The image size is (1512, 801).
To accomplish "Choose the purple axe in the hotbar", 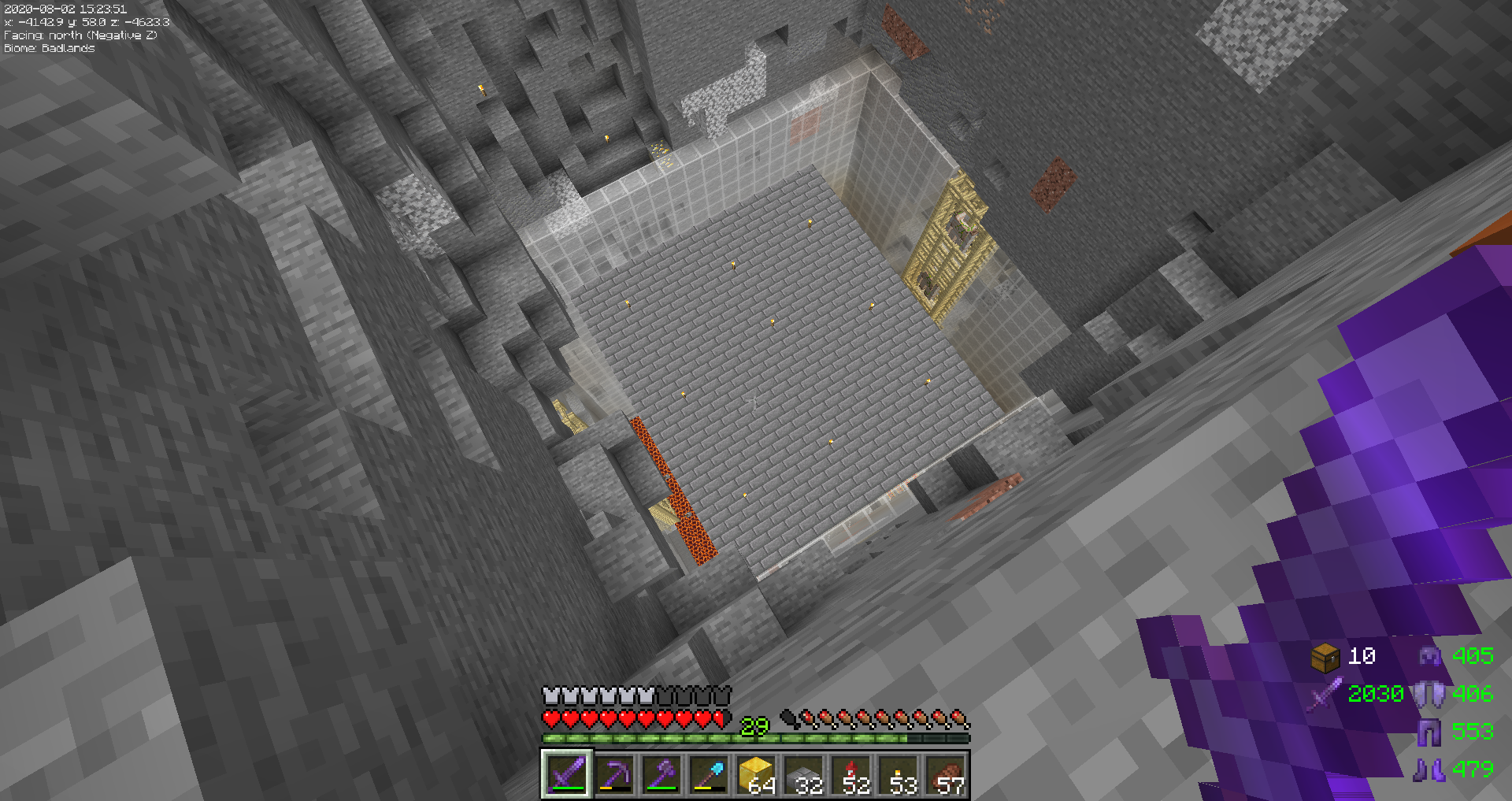I will click(x=661, y=774).
